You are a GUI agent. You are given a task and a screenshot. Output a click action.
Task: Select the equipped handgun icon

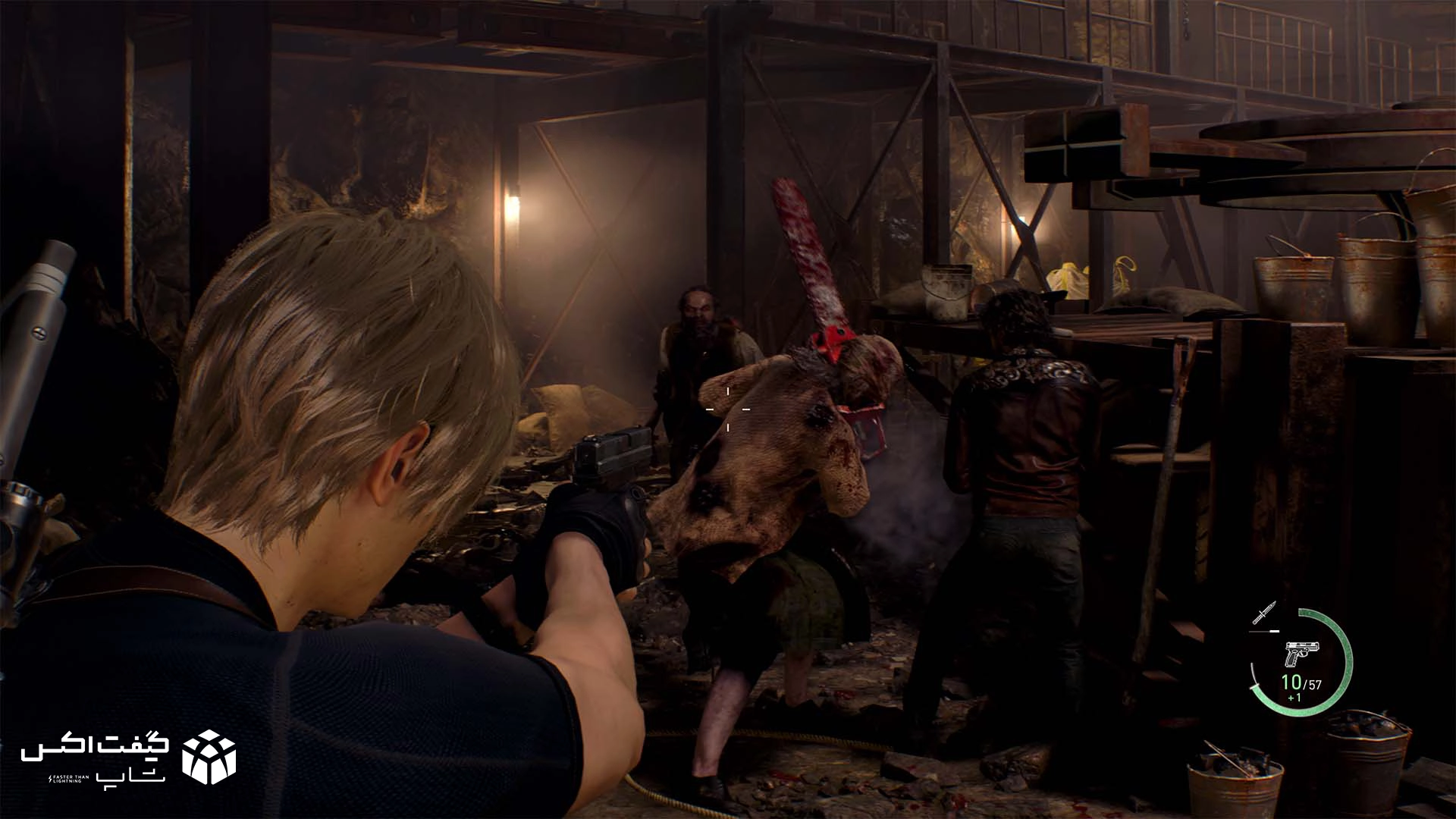click(x=1302, y=654)
